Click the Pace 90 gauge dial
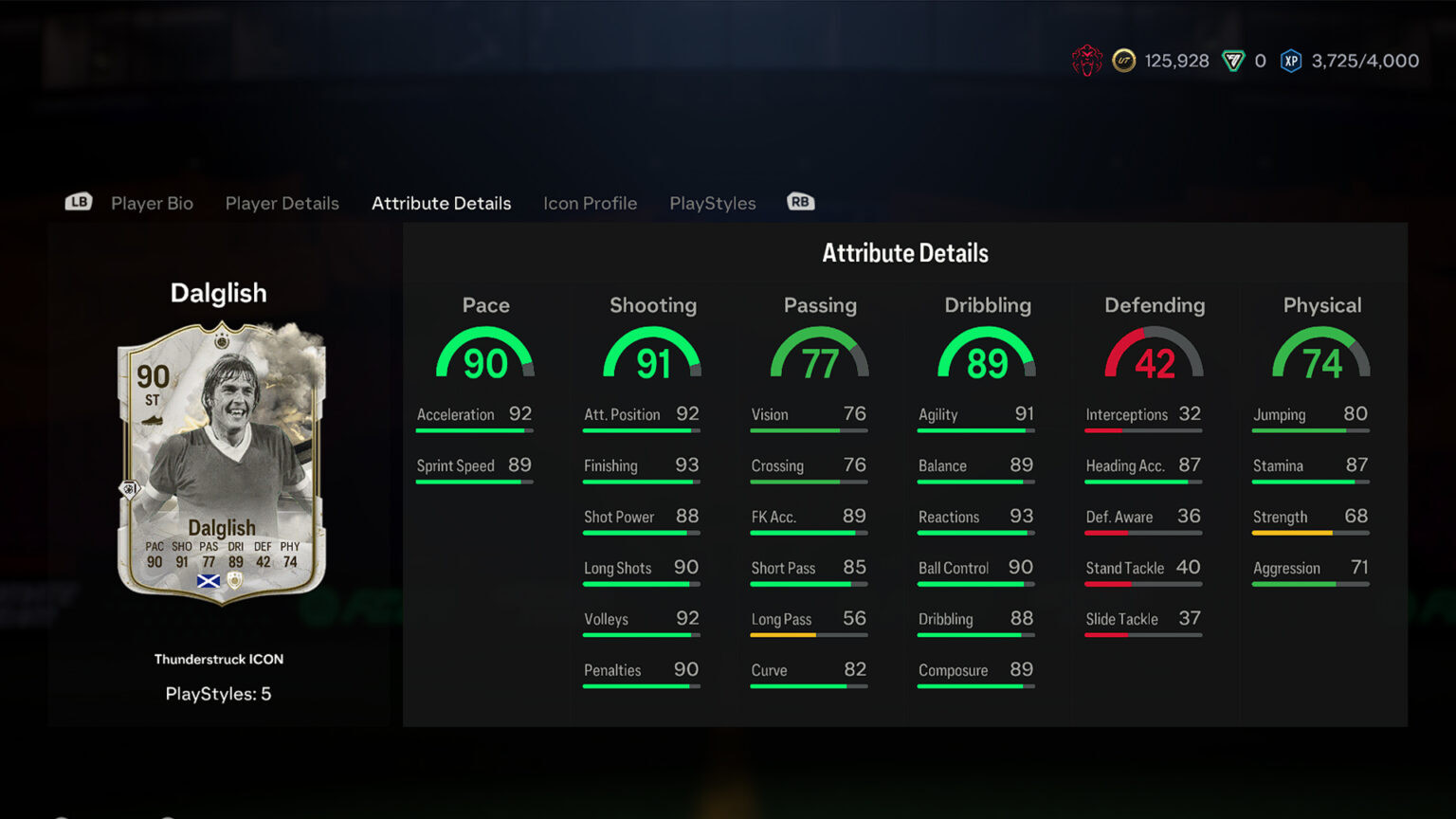 tap(485, 355)
